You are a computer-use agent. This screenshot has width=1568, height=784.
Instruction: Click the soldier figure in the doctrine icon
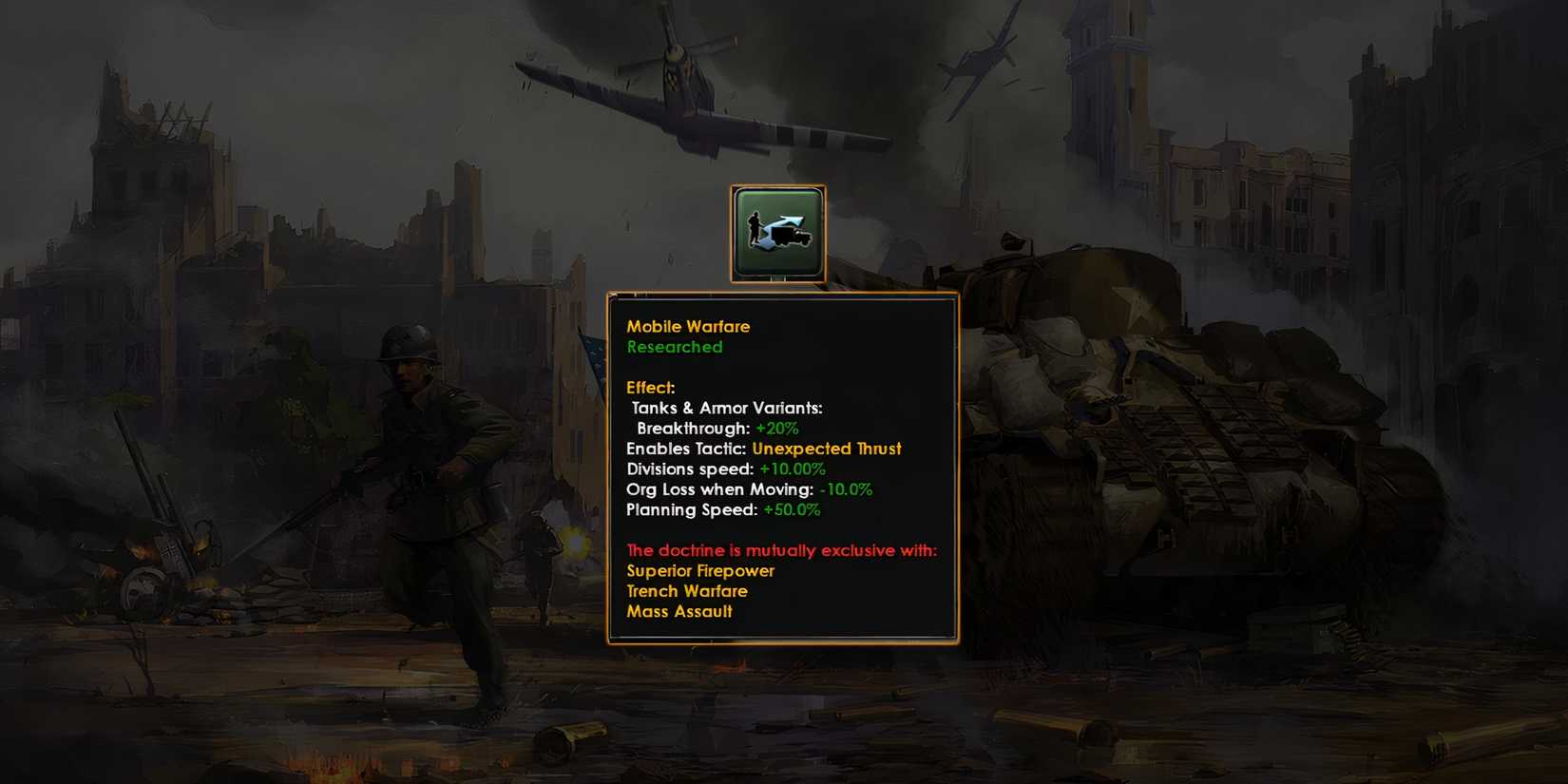pos(757,229)
